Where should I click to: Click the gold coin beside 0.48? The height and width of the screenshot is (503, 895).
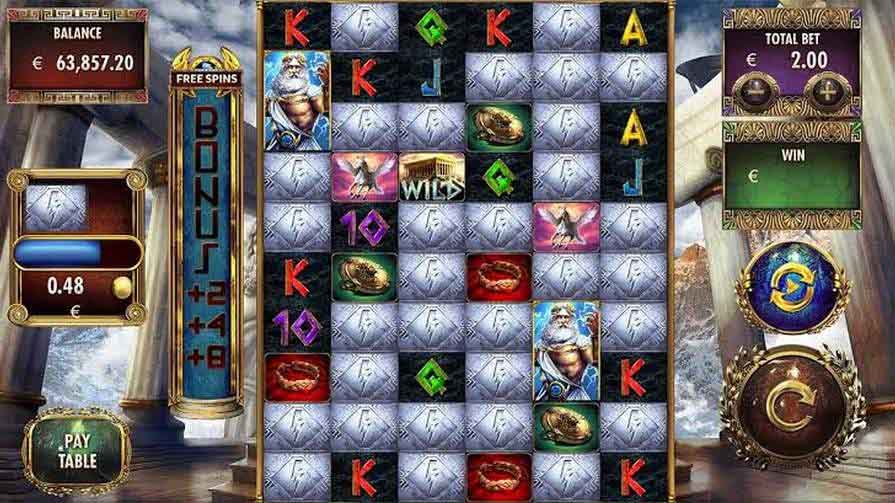click(x=122, y=288)
